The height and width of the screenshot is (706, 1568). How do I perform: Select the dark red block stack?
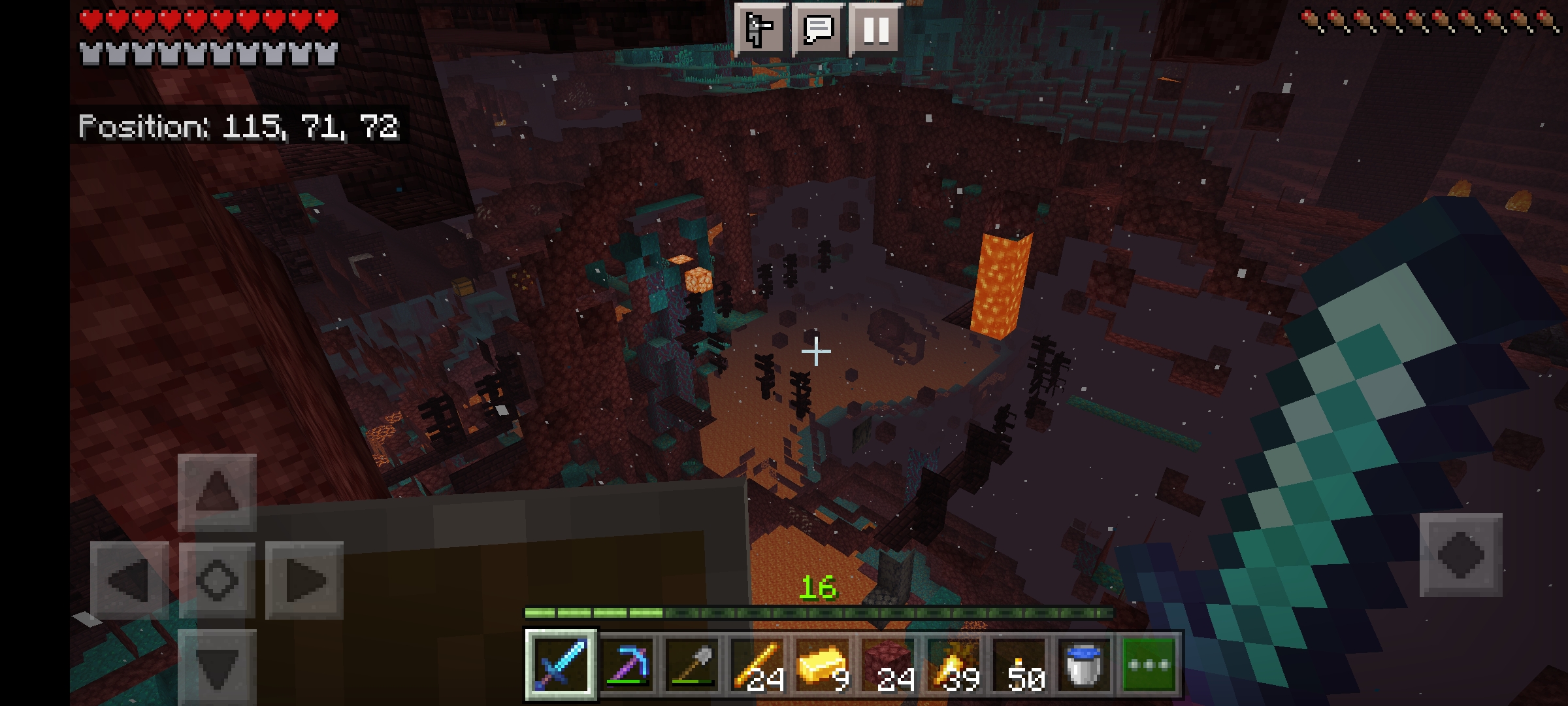[887, 664]
